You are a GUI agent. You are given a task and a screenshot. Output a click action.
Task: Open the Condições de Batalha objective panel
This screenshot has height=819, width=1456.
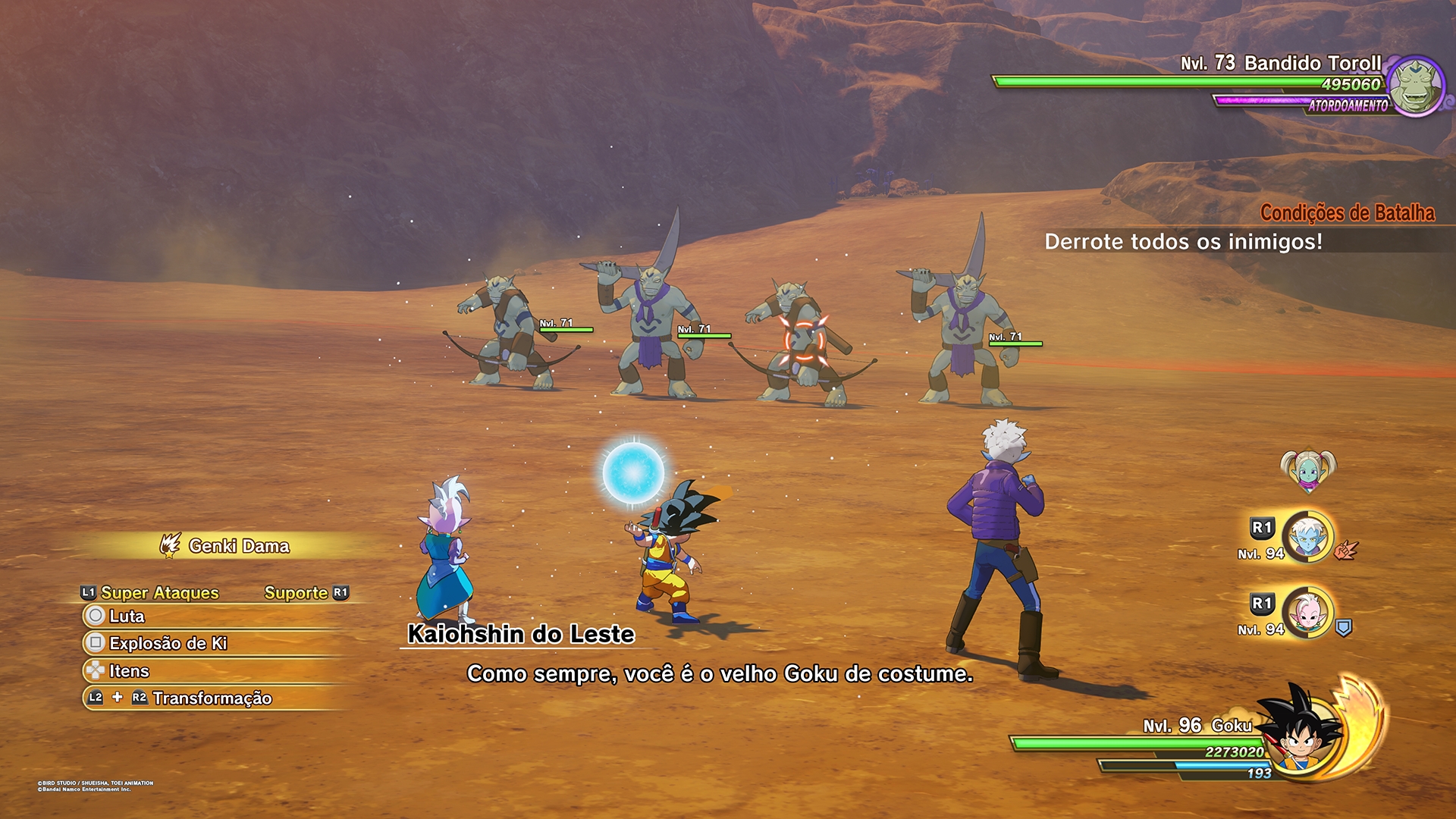point(1347,213)
